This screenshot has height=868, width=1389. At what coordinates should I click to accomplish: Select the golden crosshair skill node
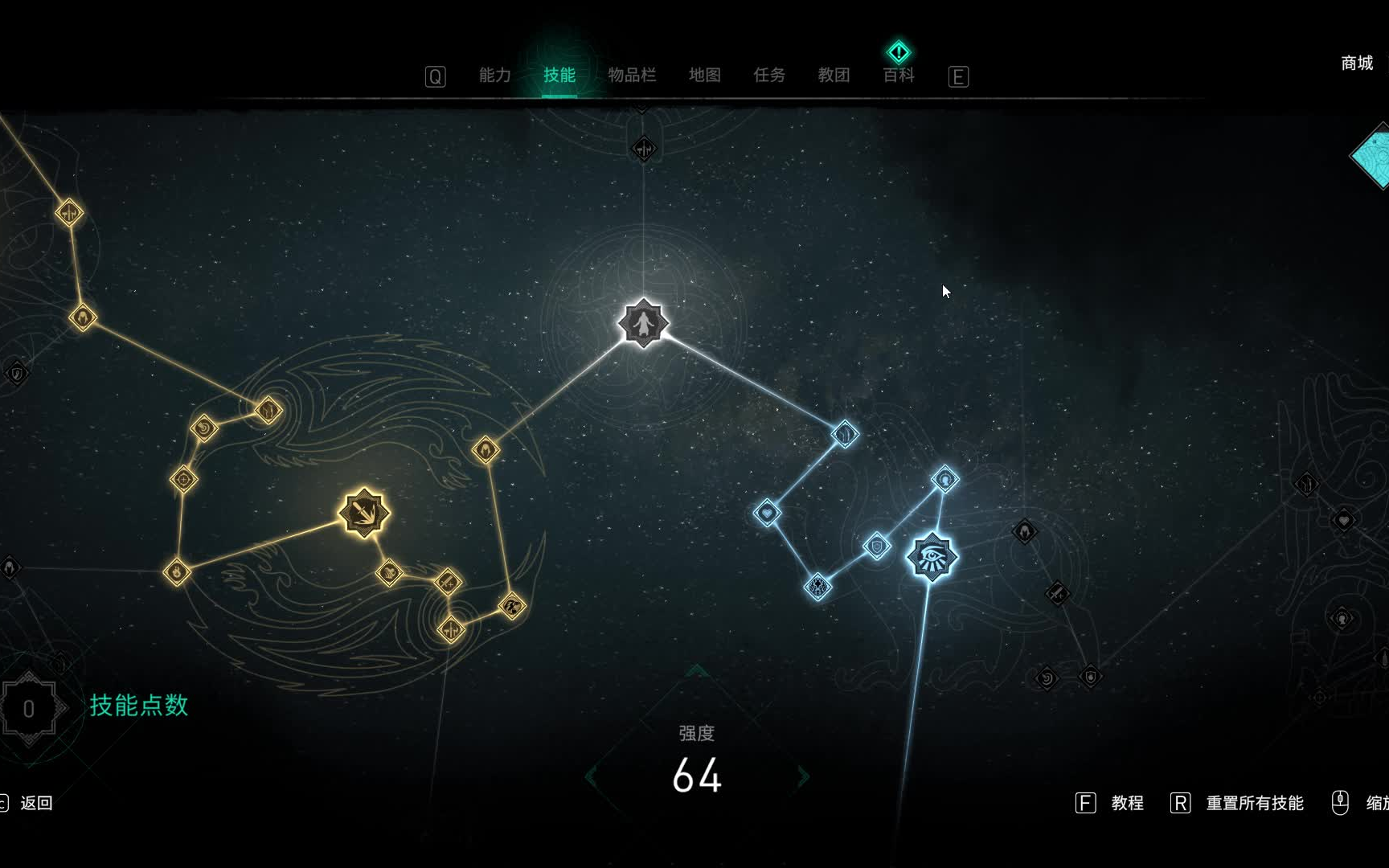[x=184, y=480]
